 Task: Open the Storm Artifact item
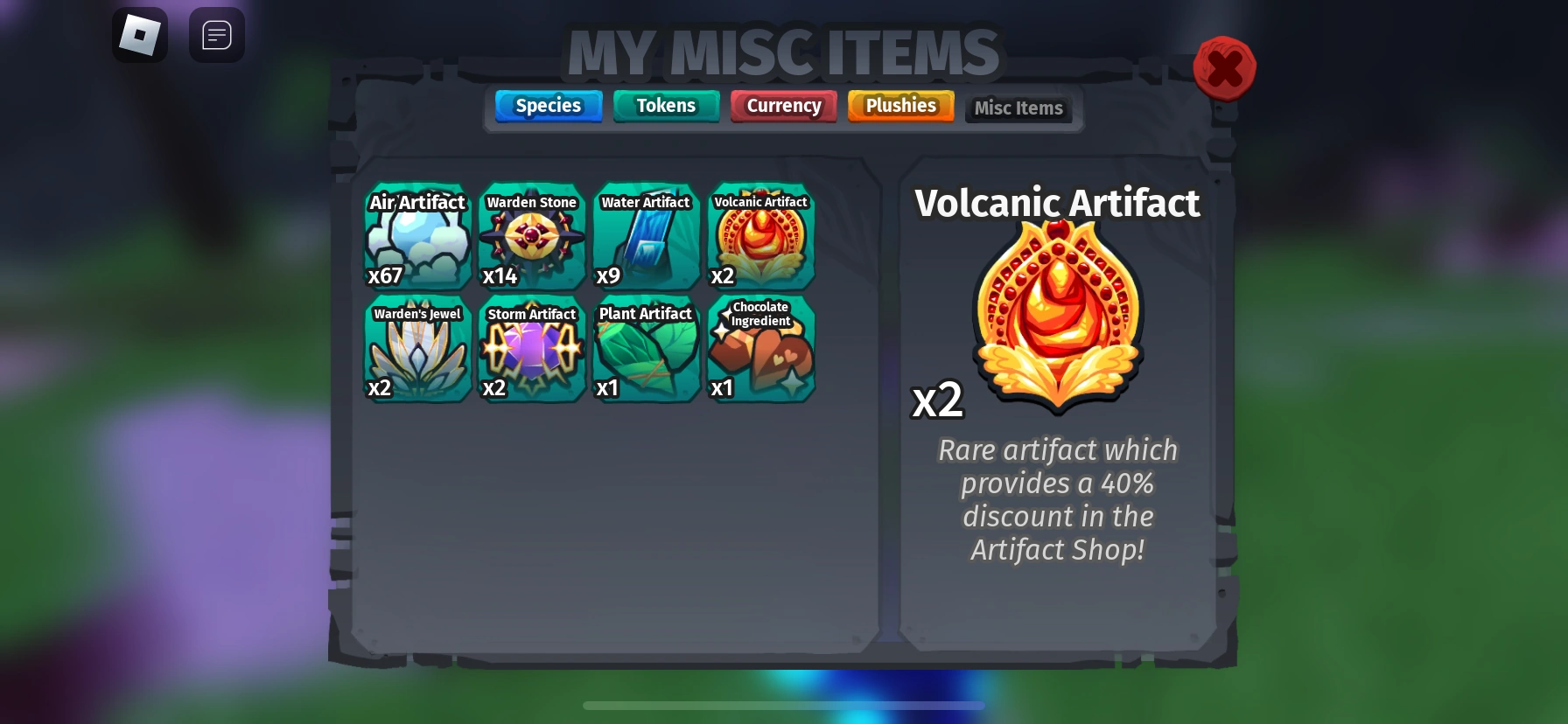[x=531, y=349]
